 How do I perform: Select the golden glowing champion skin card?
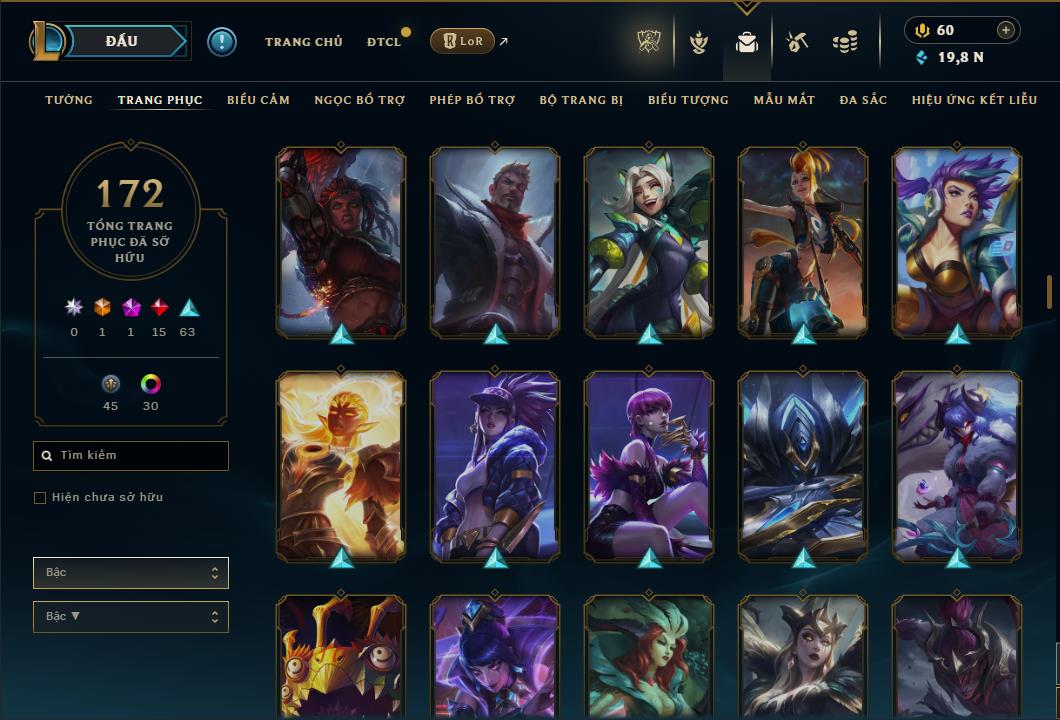pyautogui.click(x=341, y=464)
